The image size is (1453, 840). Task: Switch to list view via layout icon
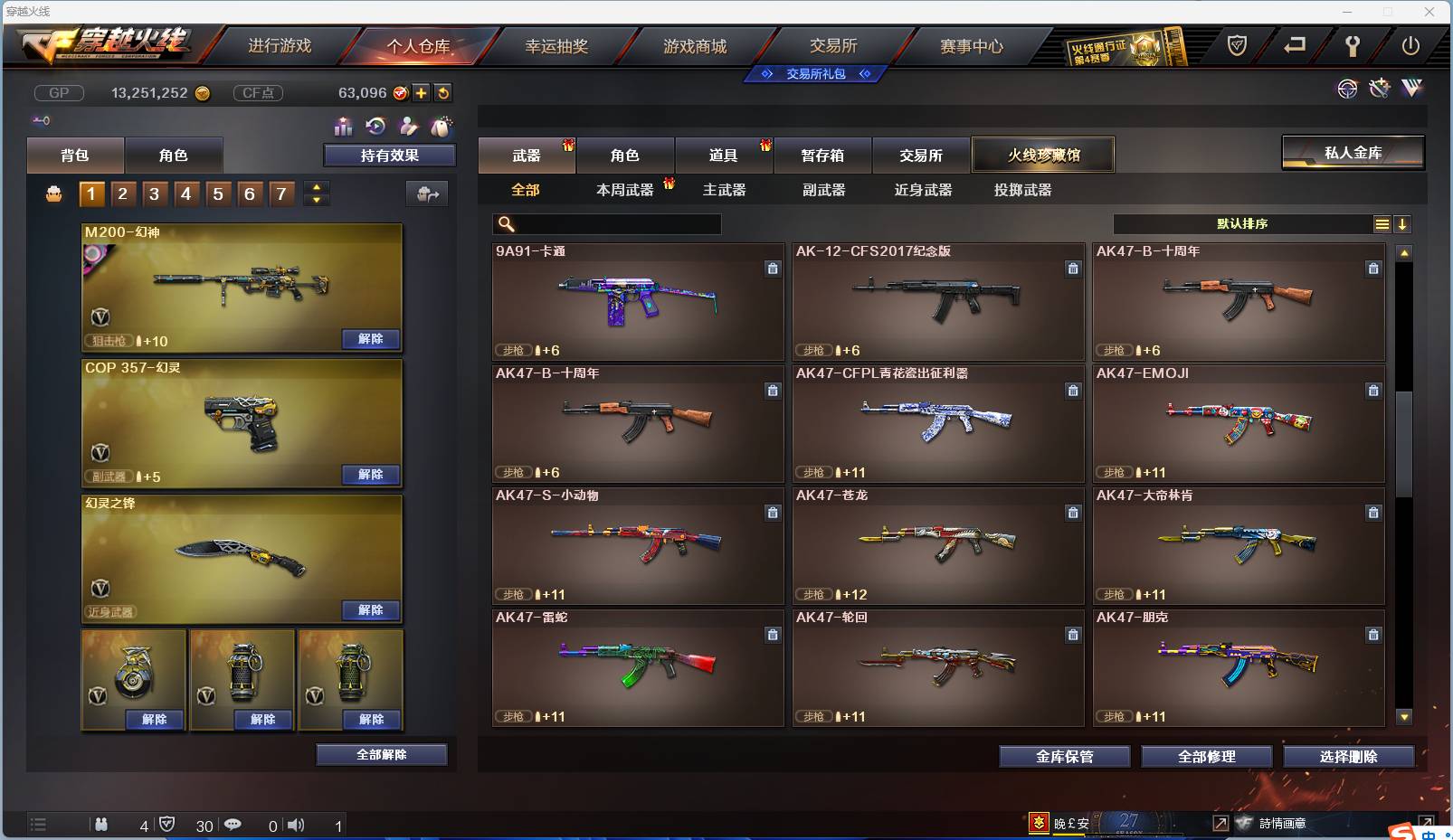click(1383, 223)
